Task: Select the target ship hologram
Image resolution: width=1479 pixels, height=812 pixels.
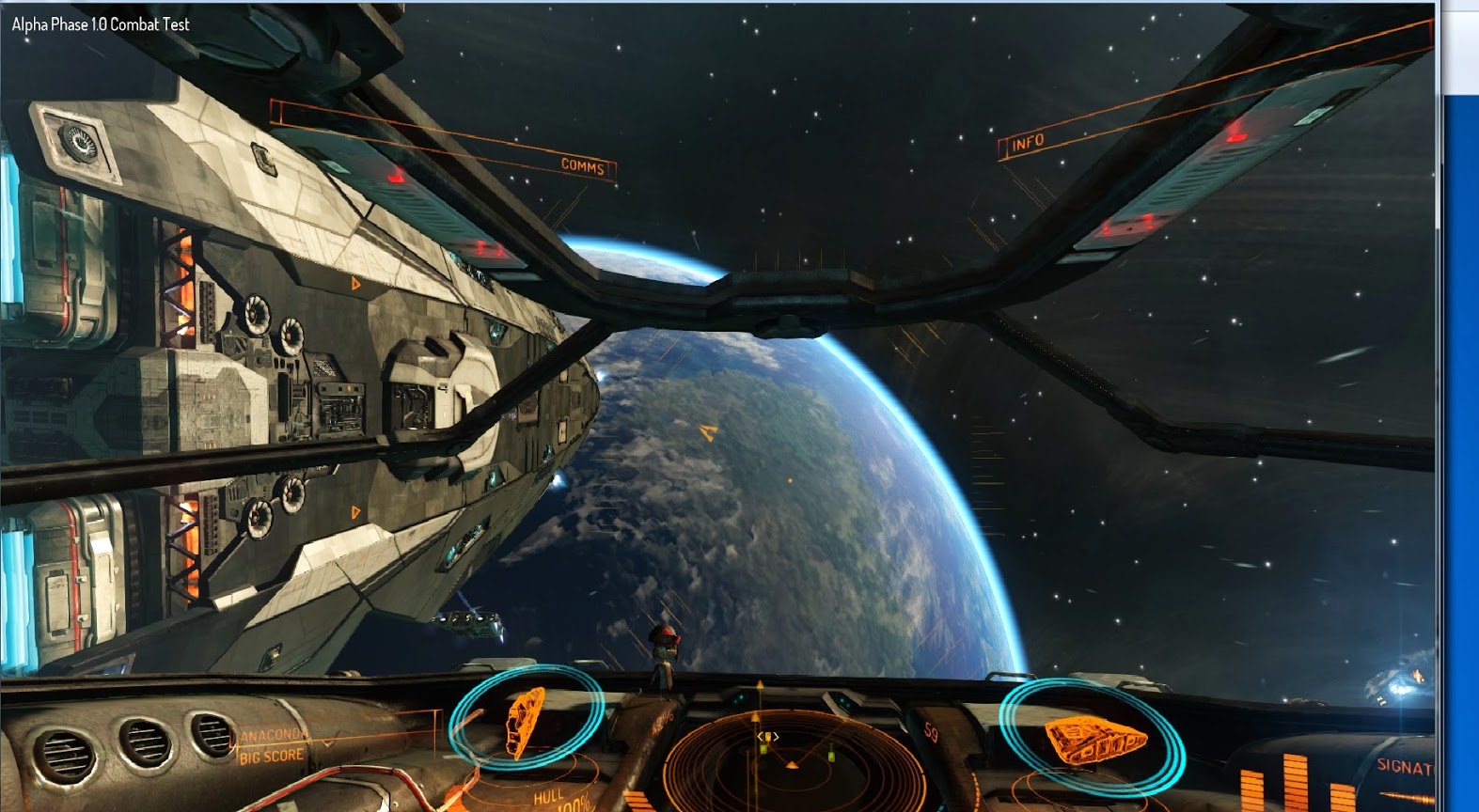Action: [x=525, y=721]
